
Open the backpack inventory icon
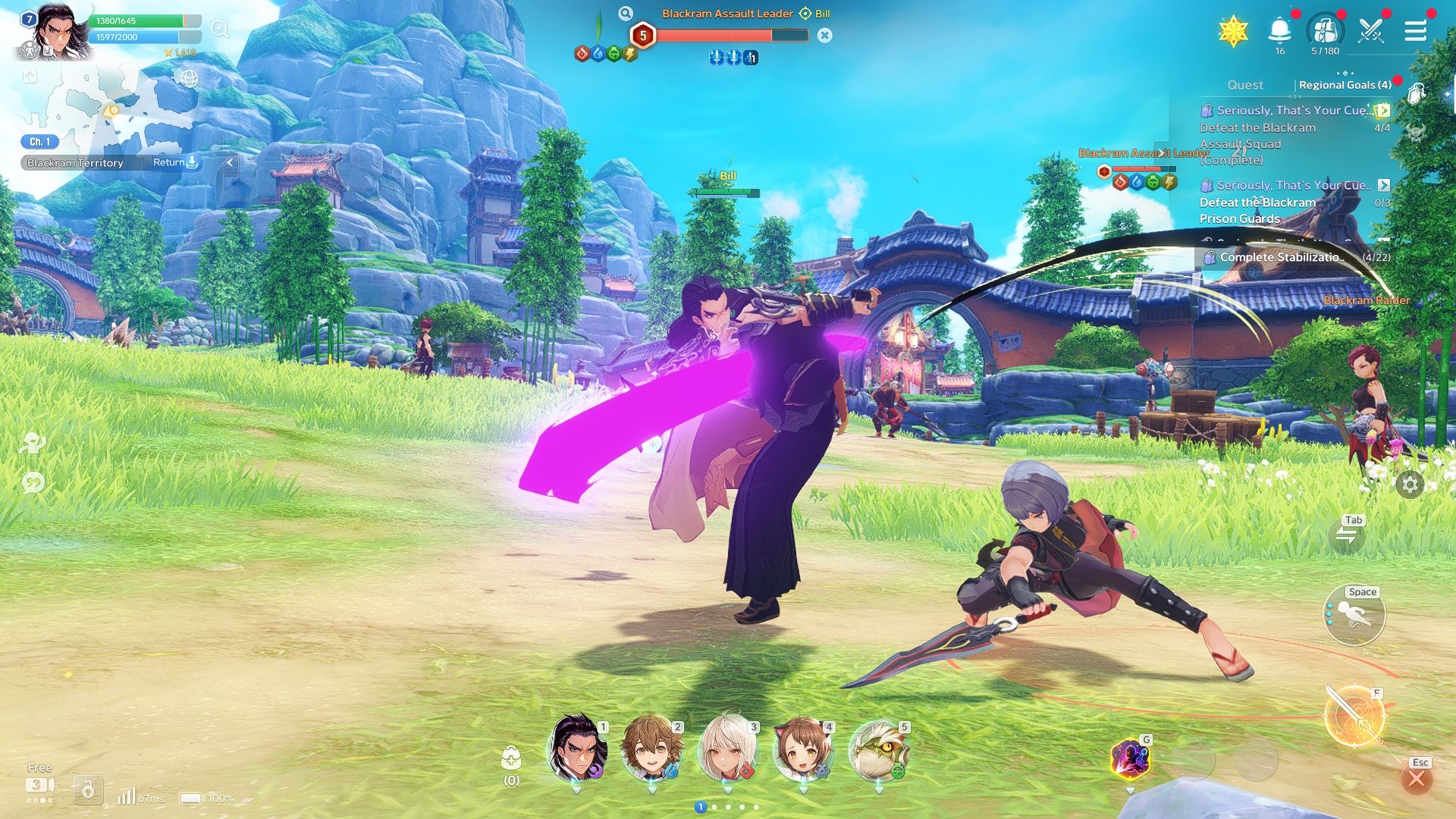tap(1325, 31)
